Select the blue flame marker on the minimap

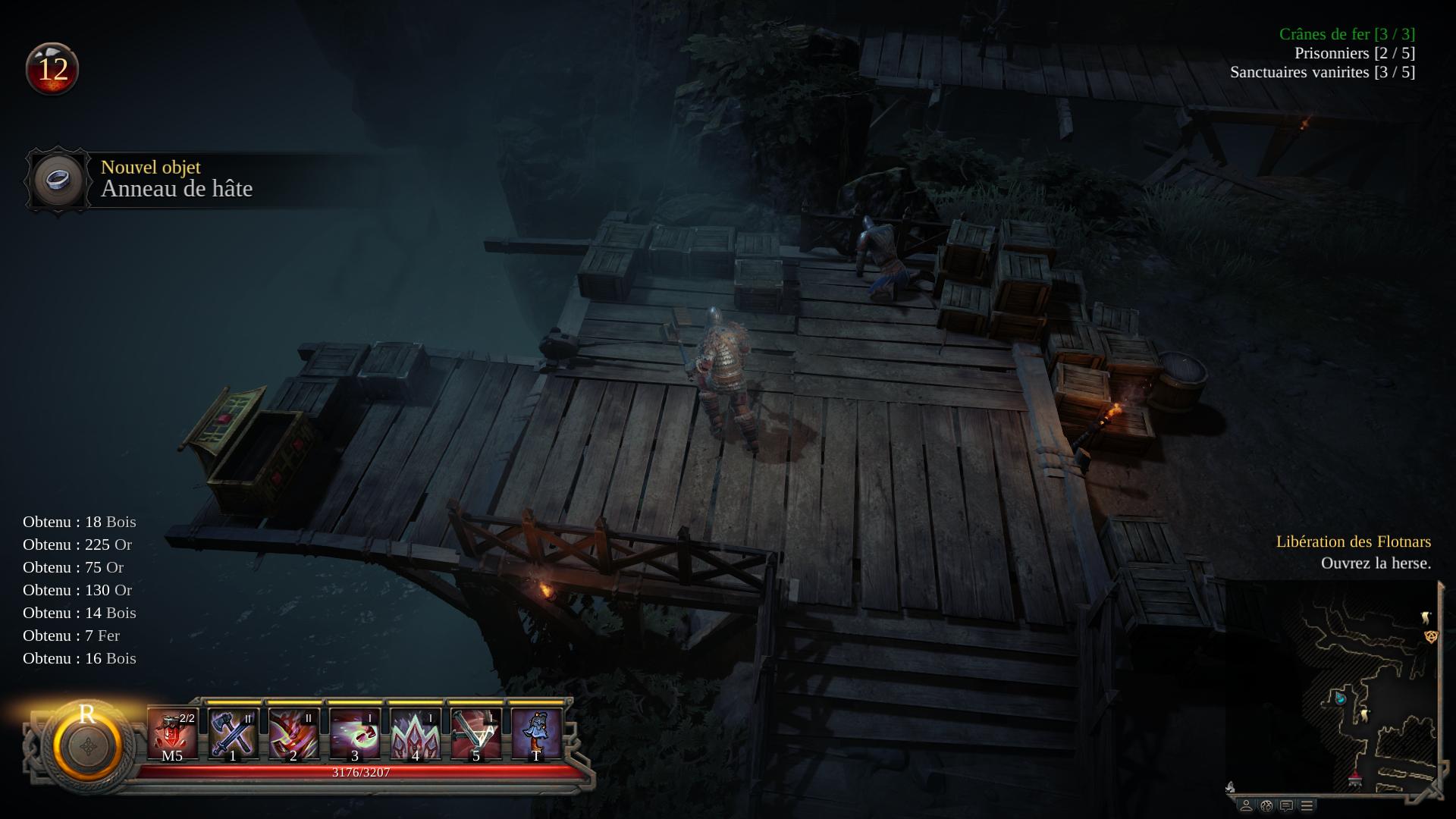pos(1340,697)
